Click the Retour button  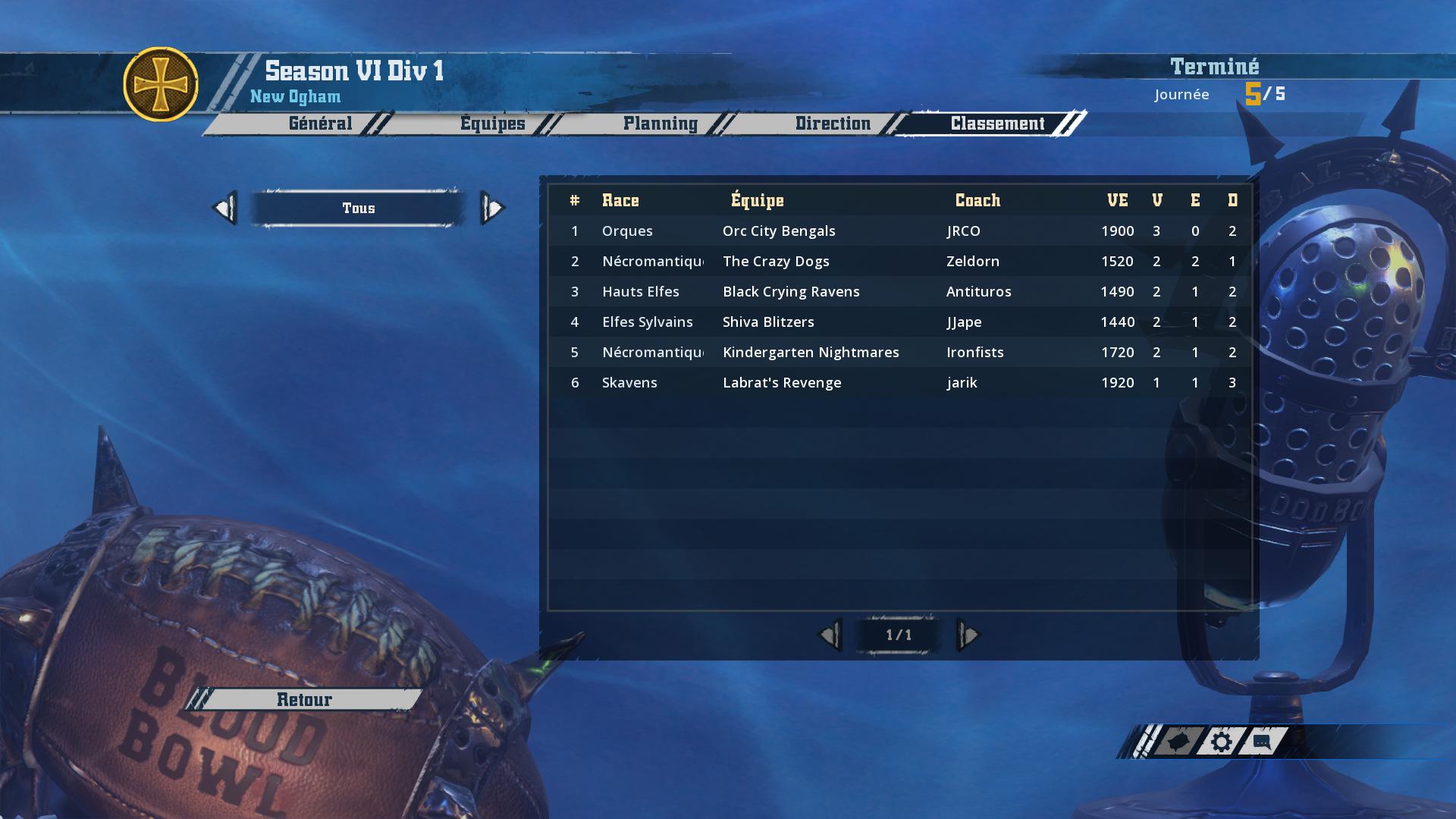click(304, 699)
